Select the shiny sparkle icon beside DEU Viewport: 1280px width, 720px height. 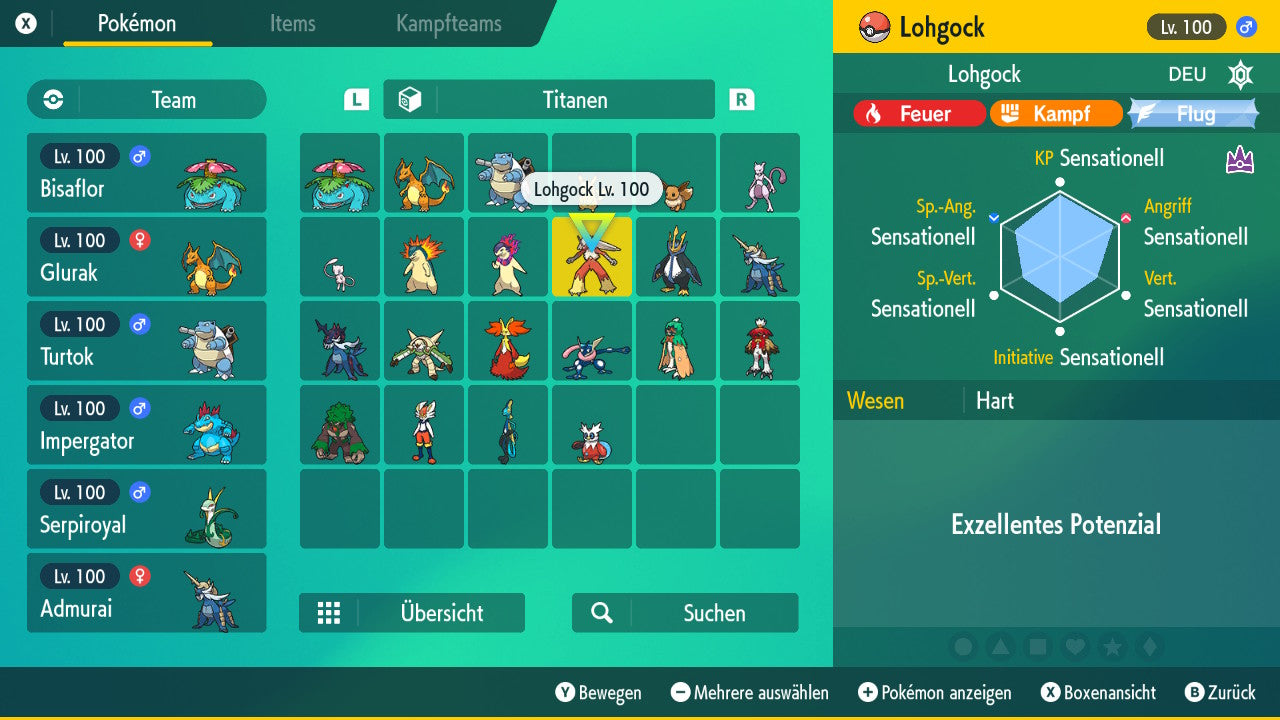coord(1240,74)
